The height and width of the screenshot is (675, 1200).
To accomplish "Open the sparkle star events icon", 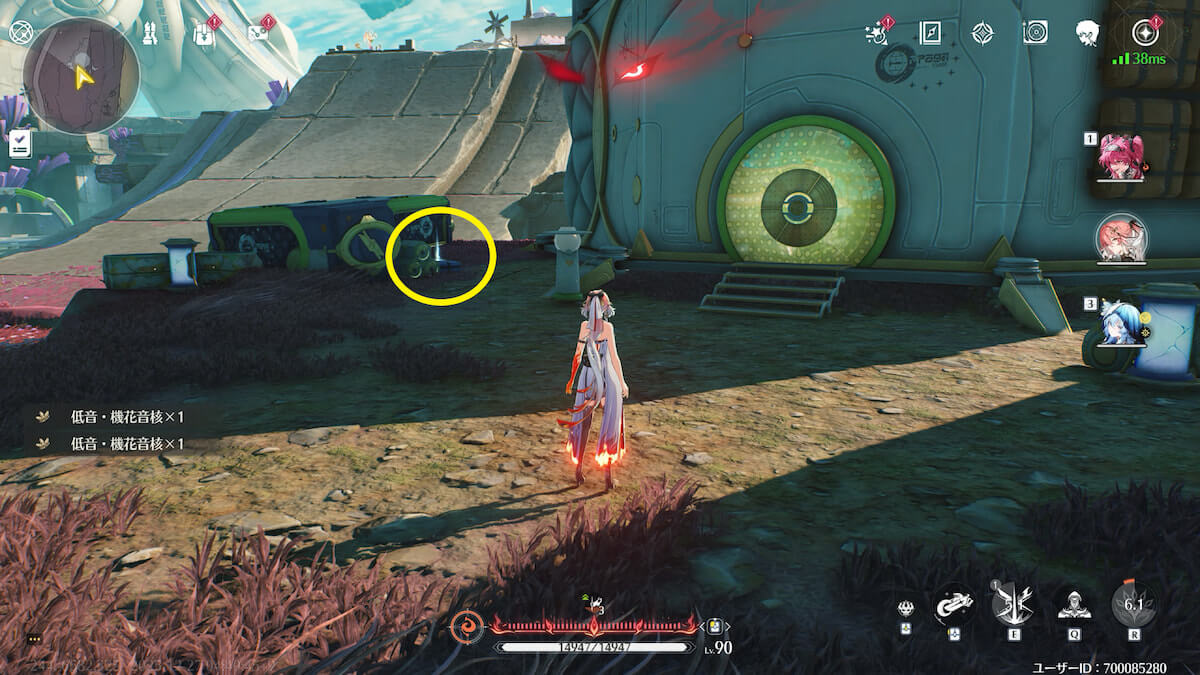I will (x=878, y=33).
